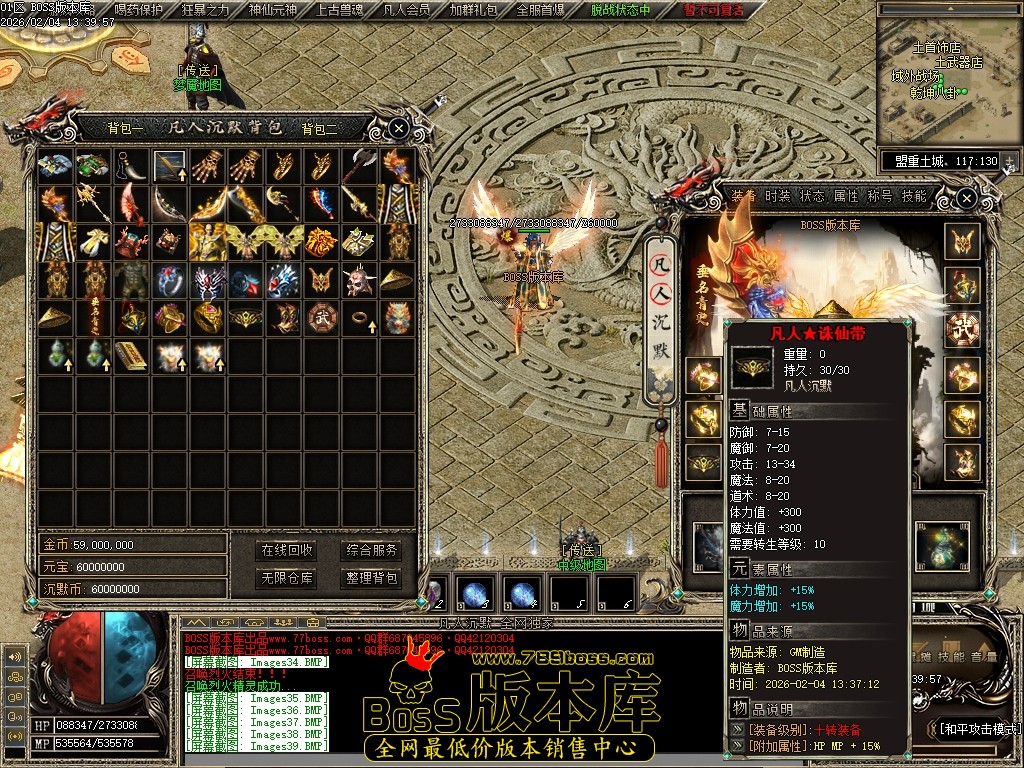Click the 在线回收 button
Viewport: 1024px width, 768px height.
(287, 550)
